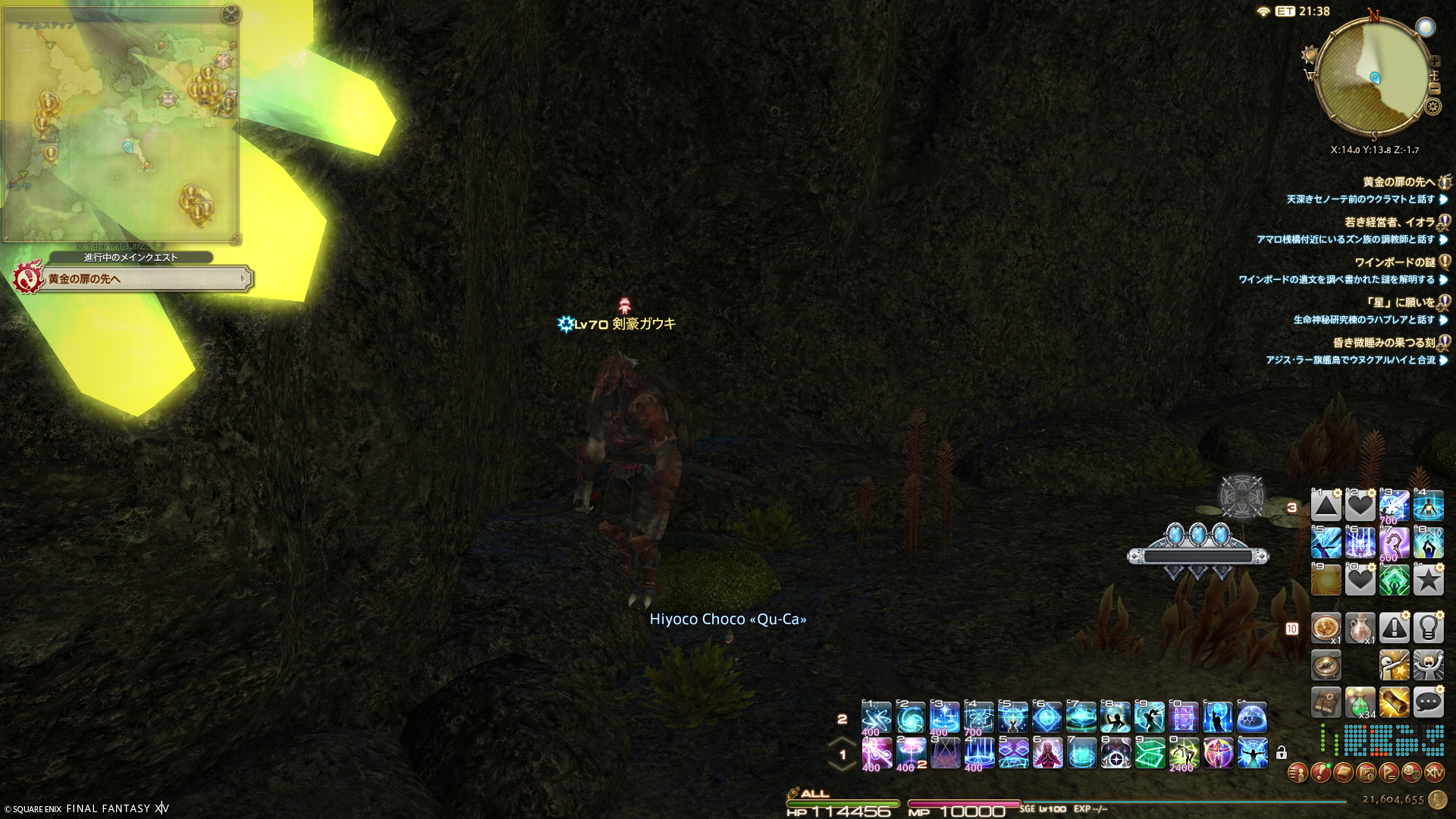This screenshot has width=1456, height=819.
Task: Activate the lightbulb macro icon
Action: pos(1428,627)
